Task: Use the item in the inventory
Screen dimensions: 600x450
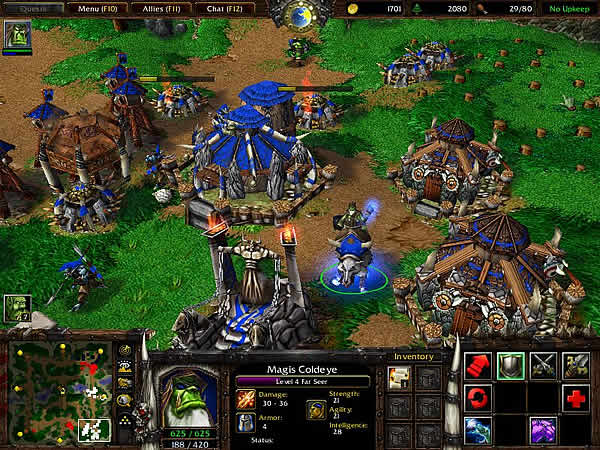Action: 399,377
